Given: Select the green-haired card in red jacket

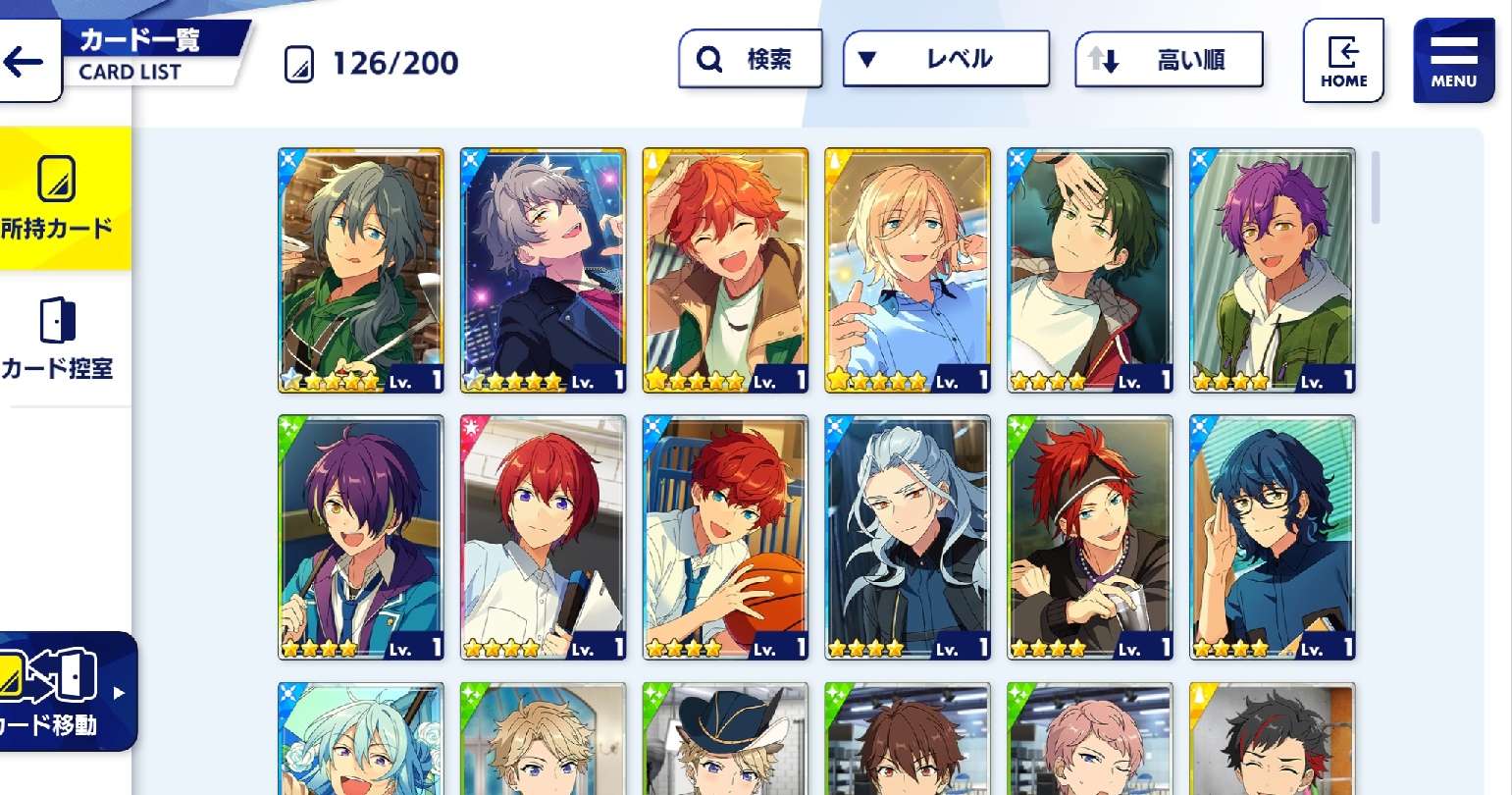Looking at the screenshot, I should click(1090, 270).
